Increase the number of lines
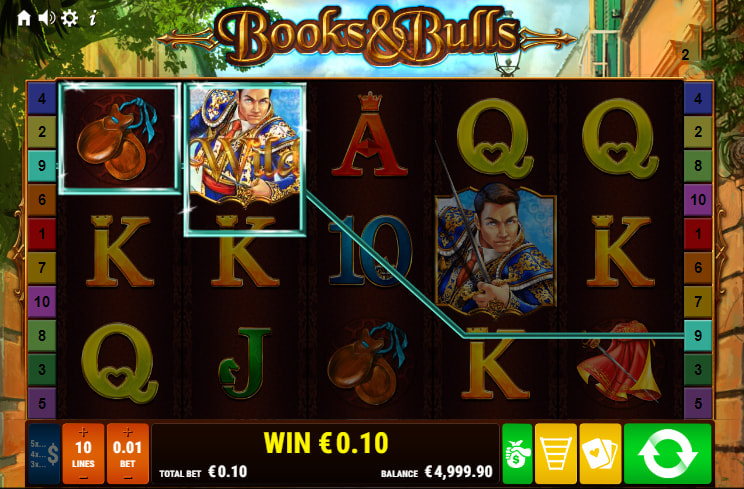 click(83, 431)
